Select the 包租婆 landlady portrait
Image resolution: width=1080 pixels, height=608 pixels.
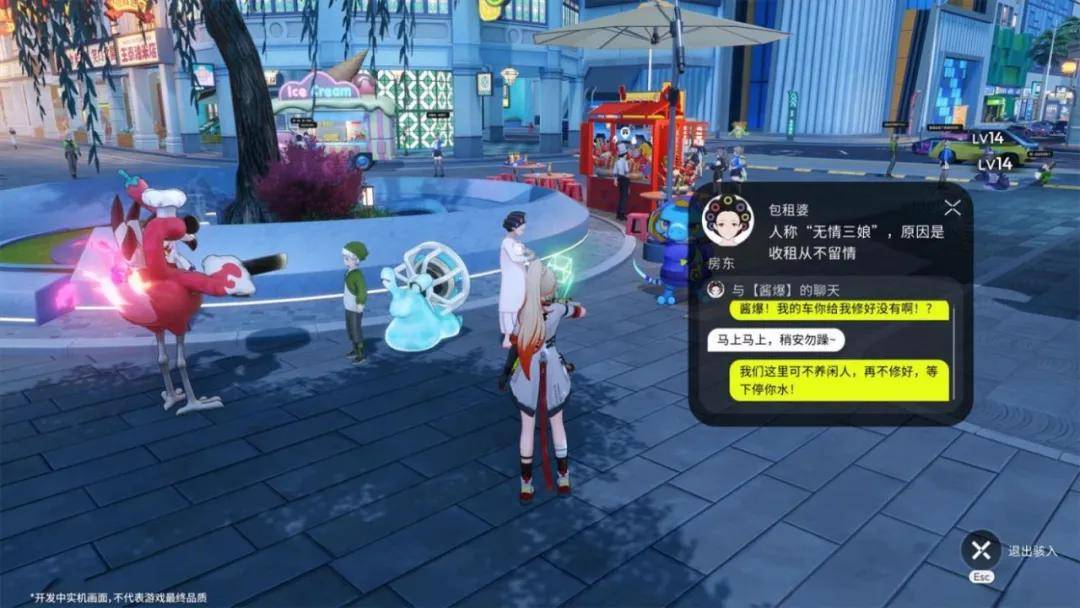tap(728, 221)
